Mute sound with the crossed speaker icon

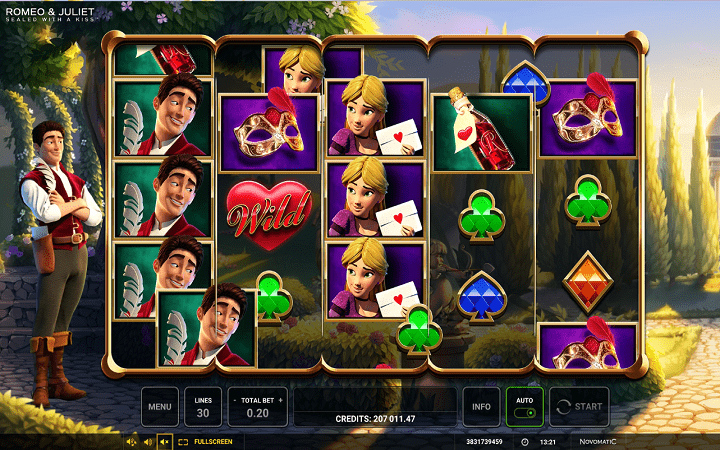tap(165, 441)
